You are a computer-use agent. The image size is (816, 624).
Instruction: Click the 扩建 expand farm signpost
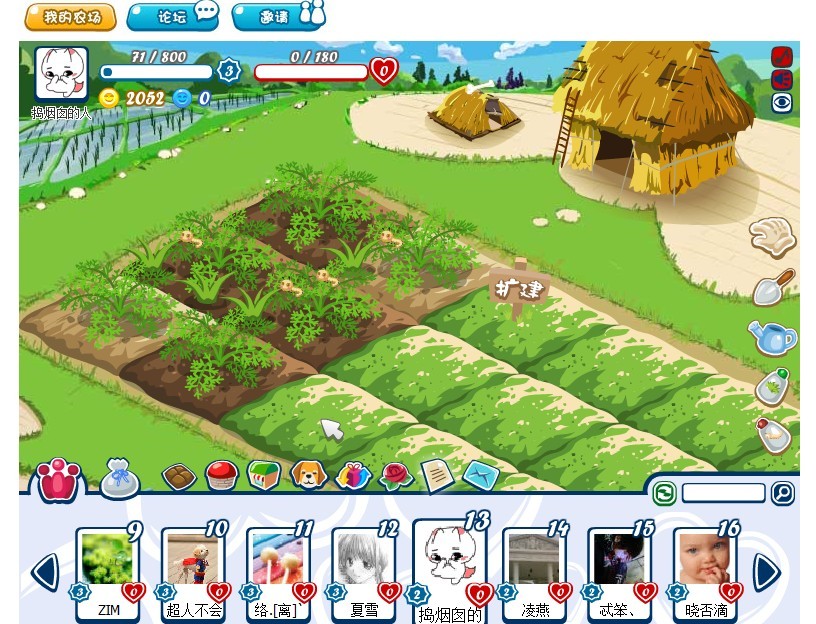pyautogui.click(x=520, y=289)
